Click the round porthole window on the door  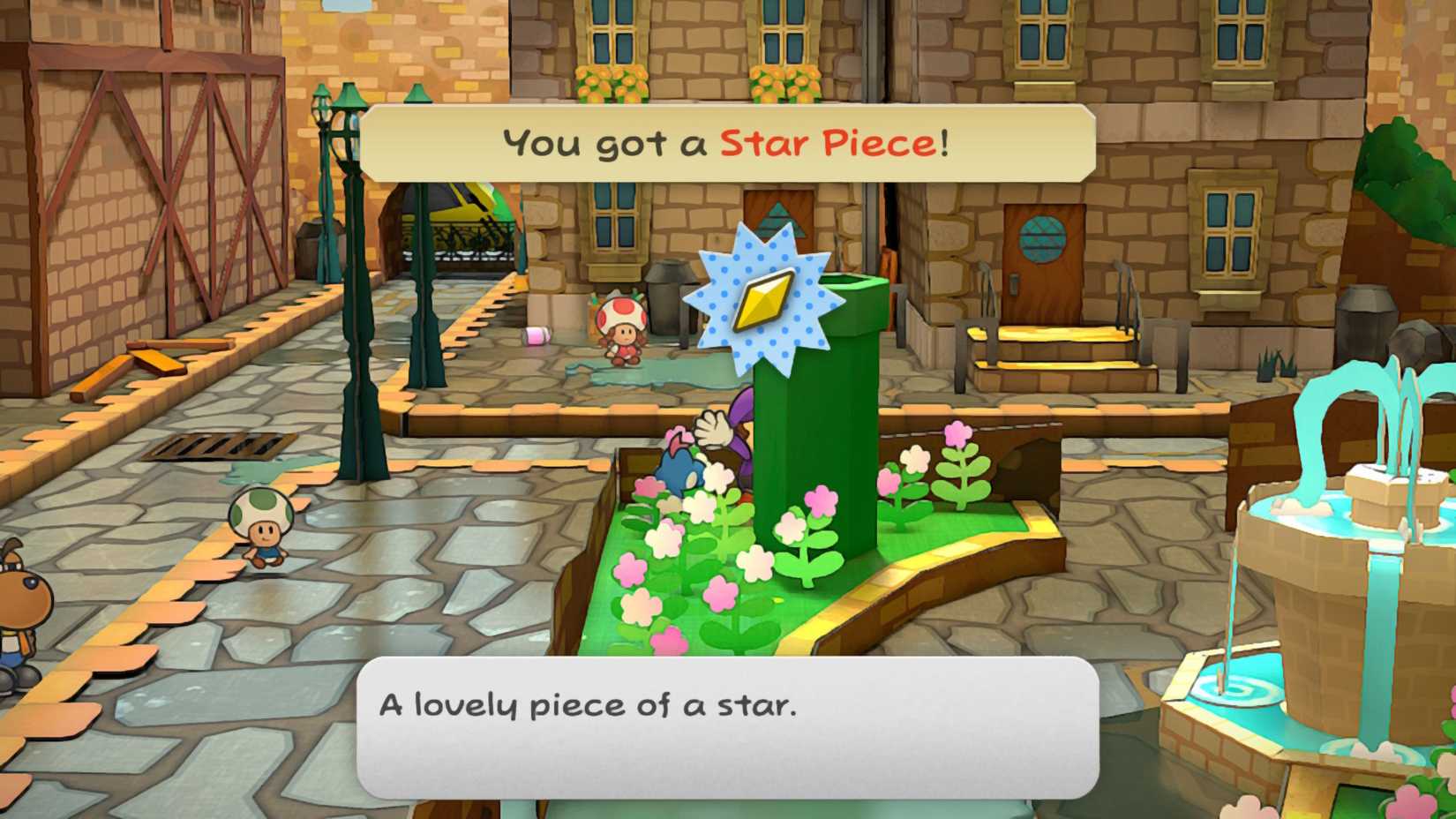(1042, 237)
